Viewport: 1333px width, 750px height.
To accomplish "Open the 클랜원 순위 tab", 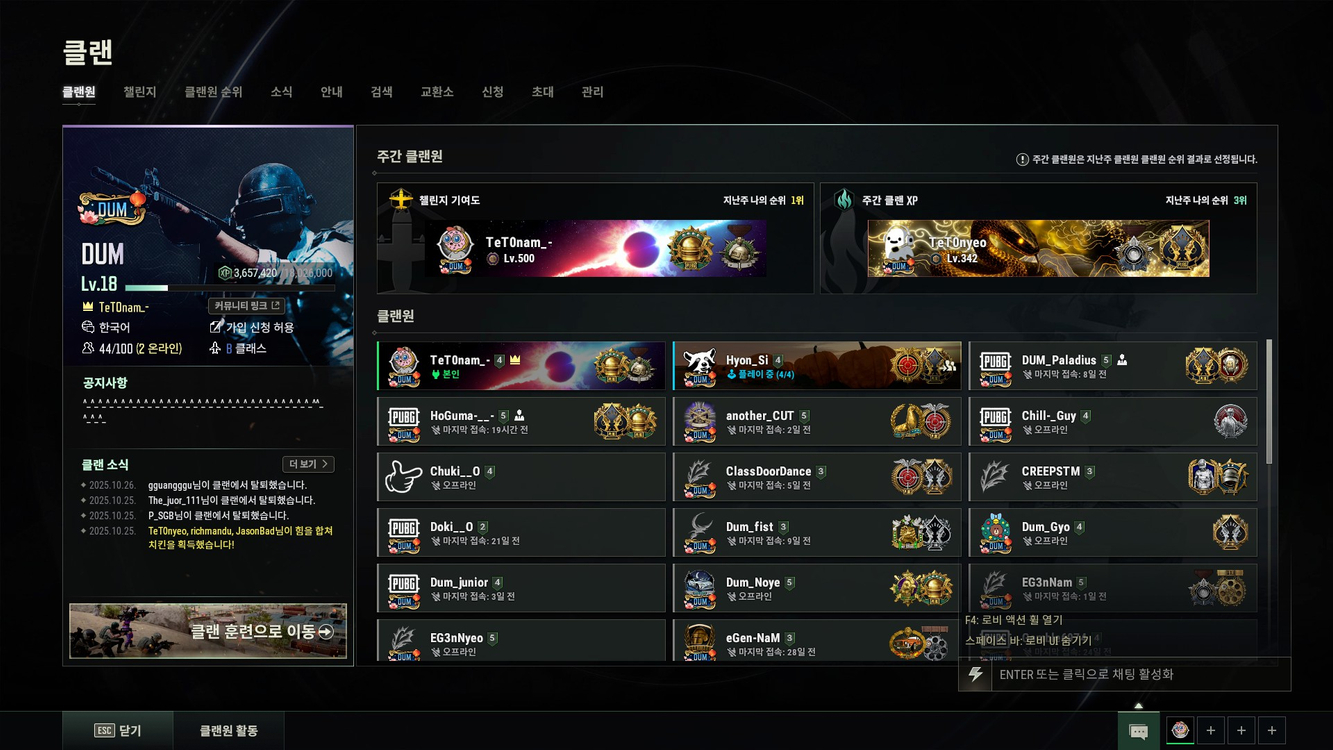I will [213, 92].
